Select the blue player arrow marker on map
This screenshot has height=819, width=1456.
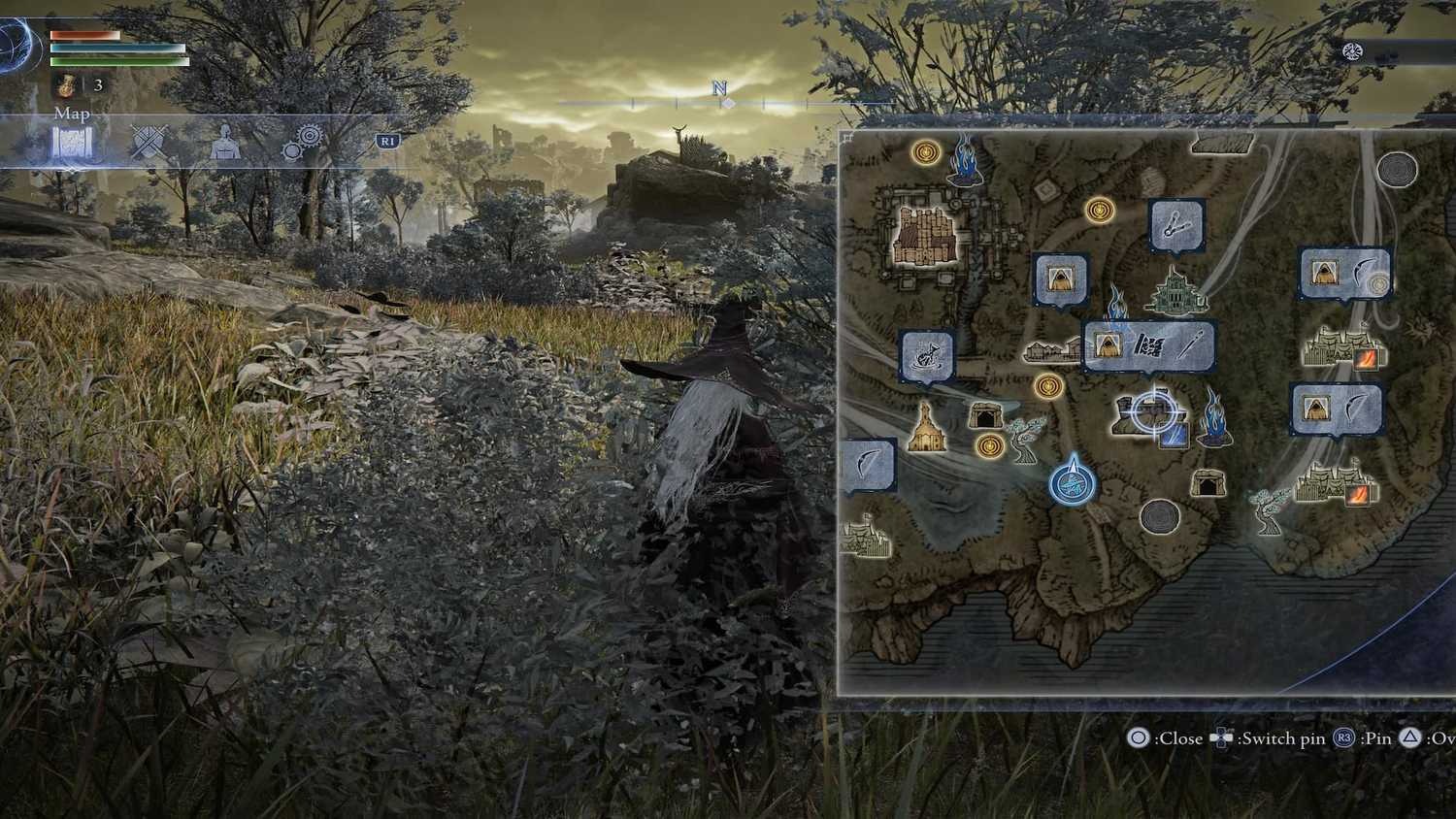tap(1073, 480)
